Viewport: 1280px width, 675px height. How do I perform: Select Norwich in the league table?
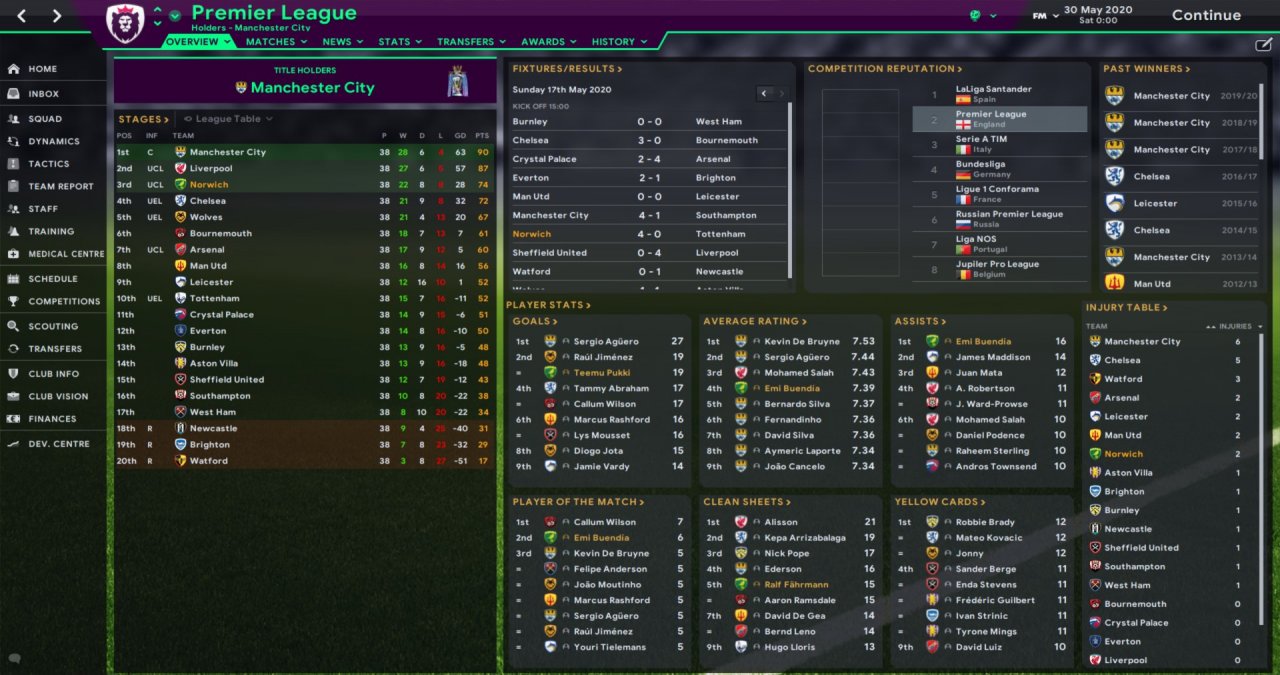[x=209, y=185]
